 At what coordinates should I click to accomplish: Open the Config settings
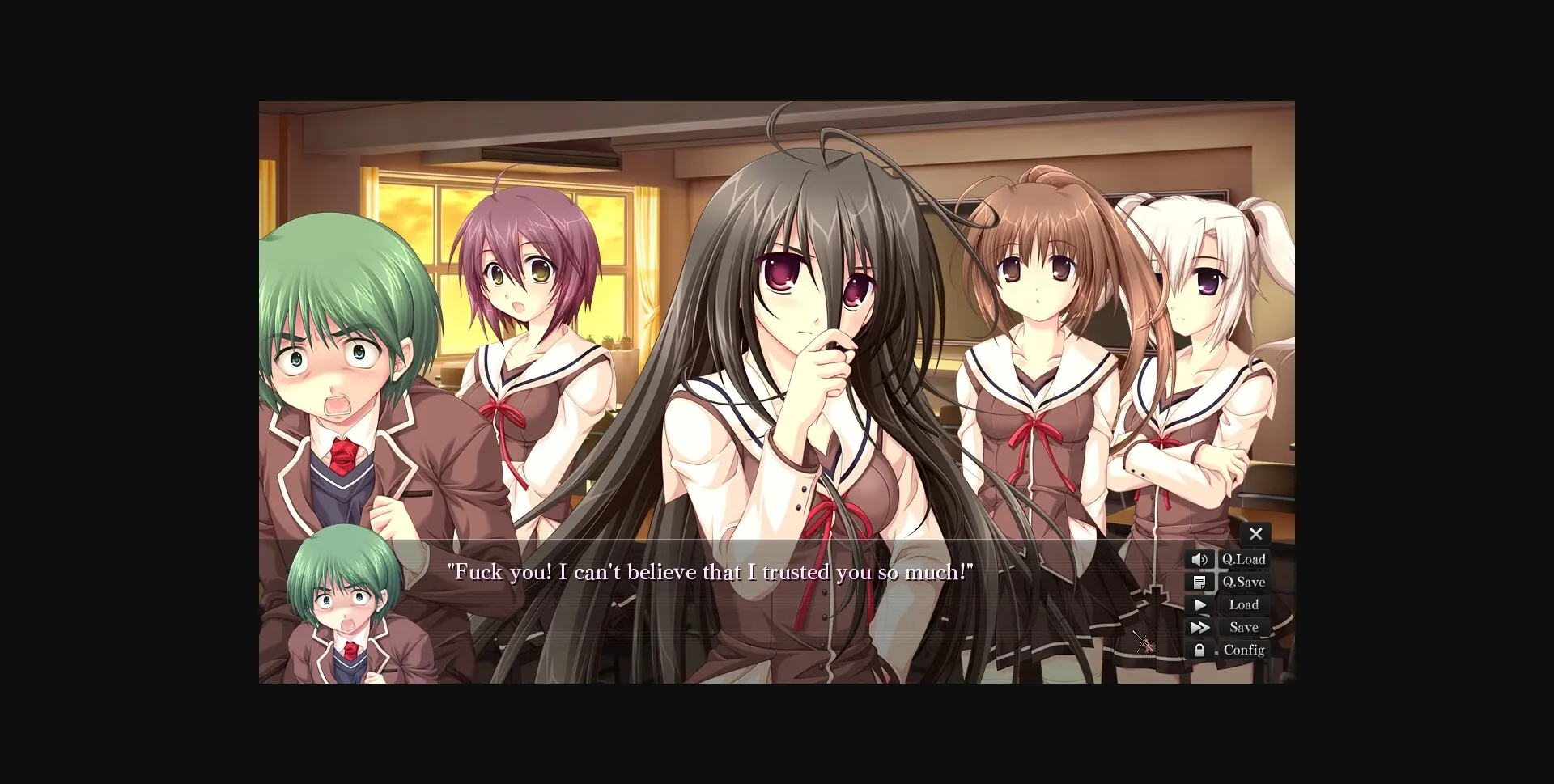[x=1245, y=650]
